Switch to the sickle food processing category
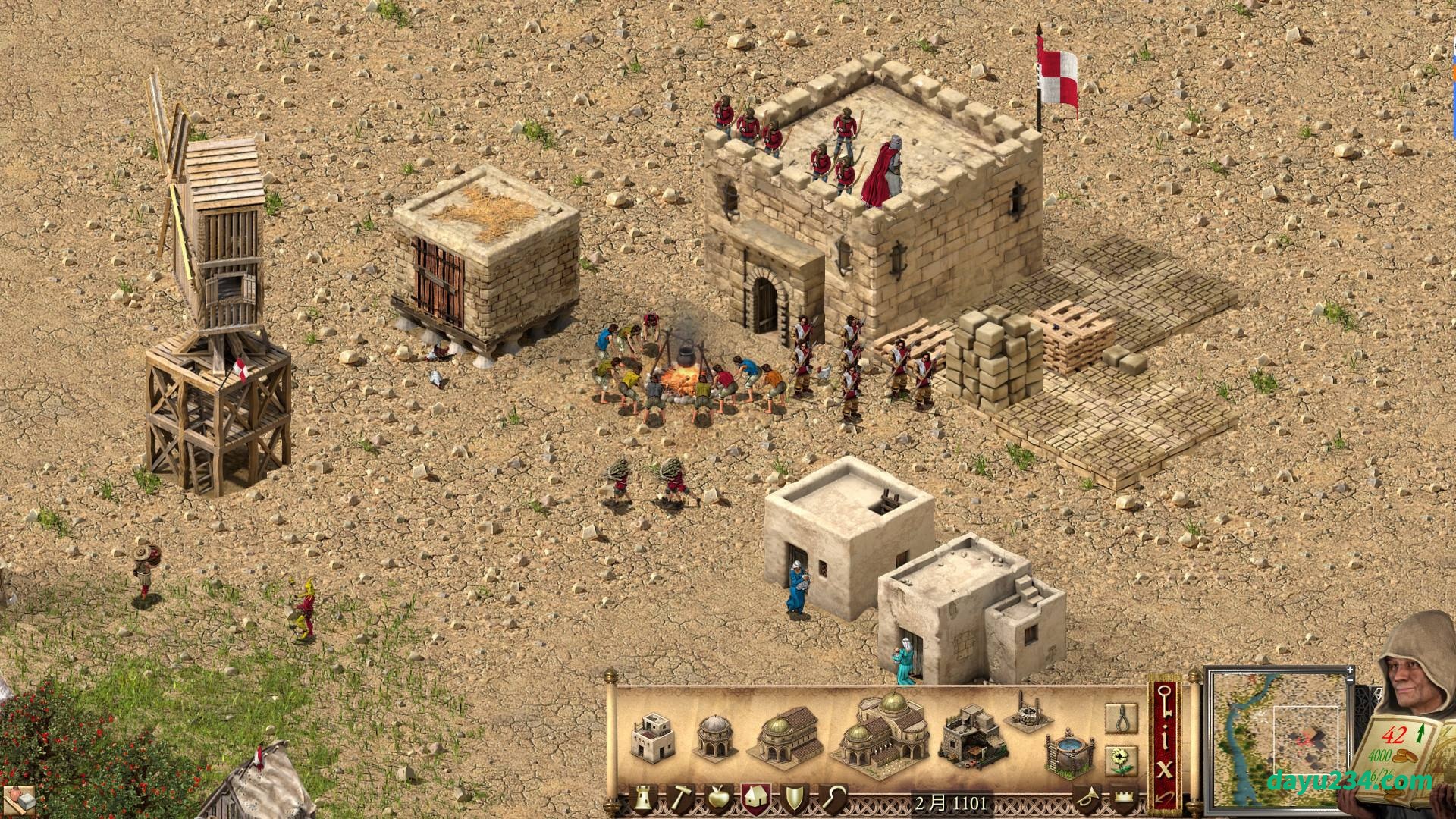 [832, 800]
